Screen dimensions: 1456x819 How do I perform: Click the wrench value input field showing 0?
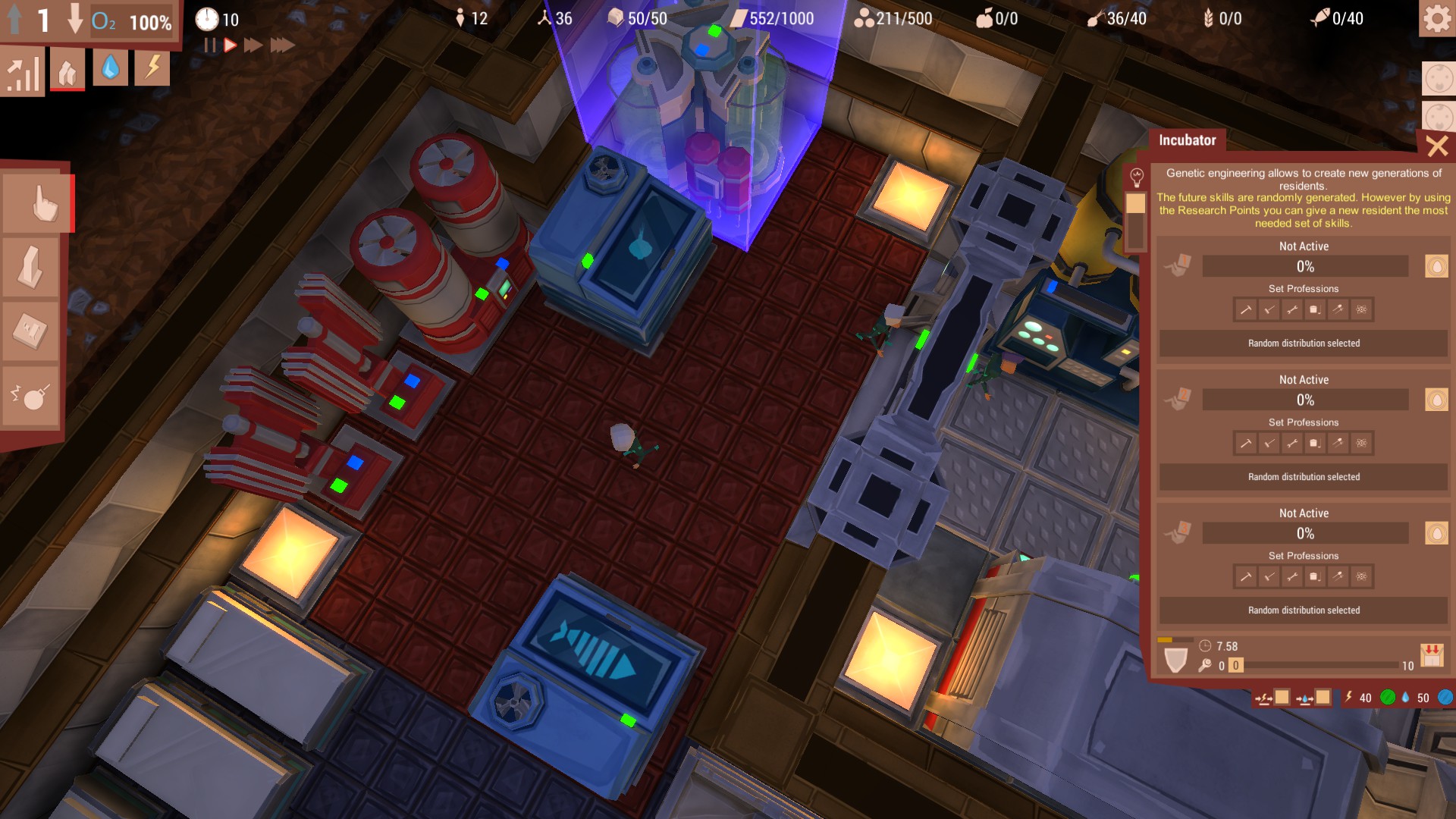point(1236,665)
